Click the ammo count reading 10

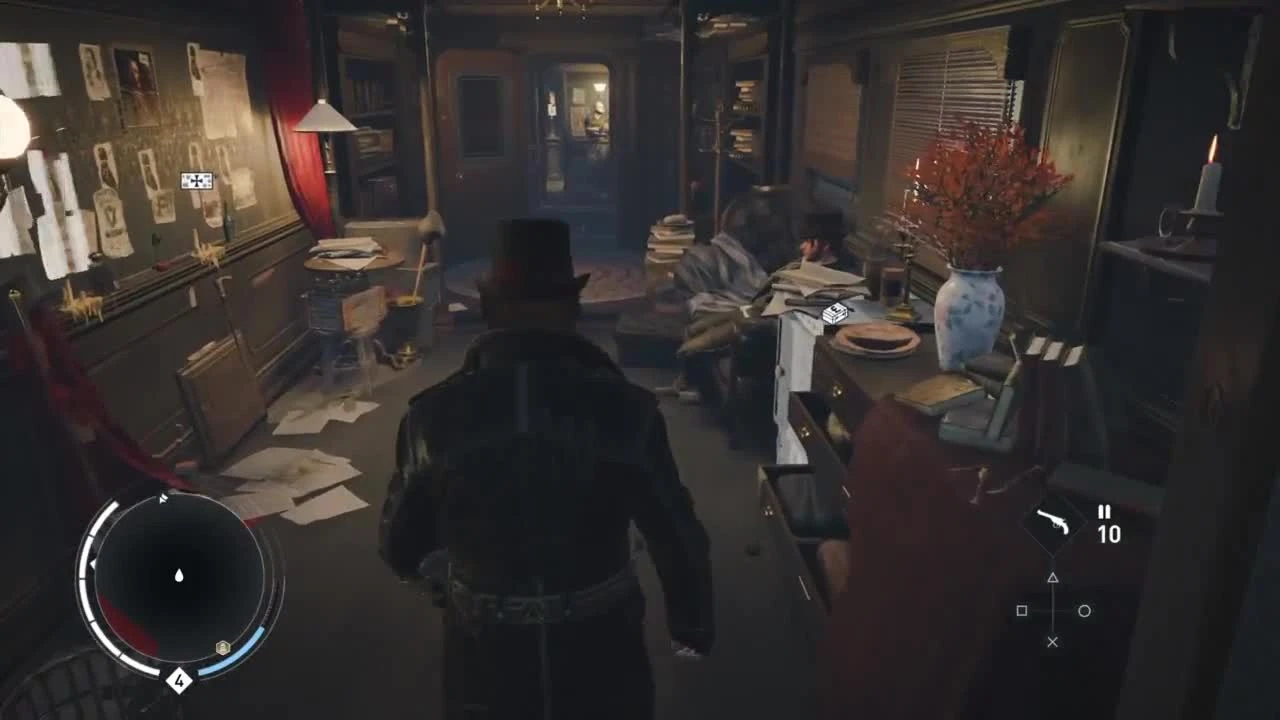tap(1111, 533)
